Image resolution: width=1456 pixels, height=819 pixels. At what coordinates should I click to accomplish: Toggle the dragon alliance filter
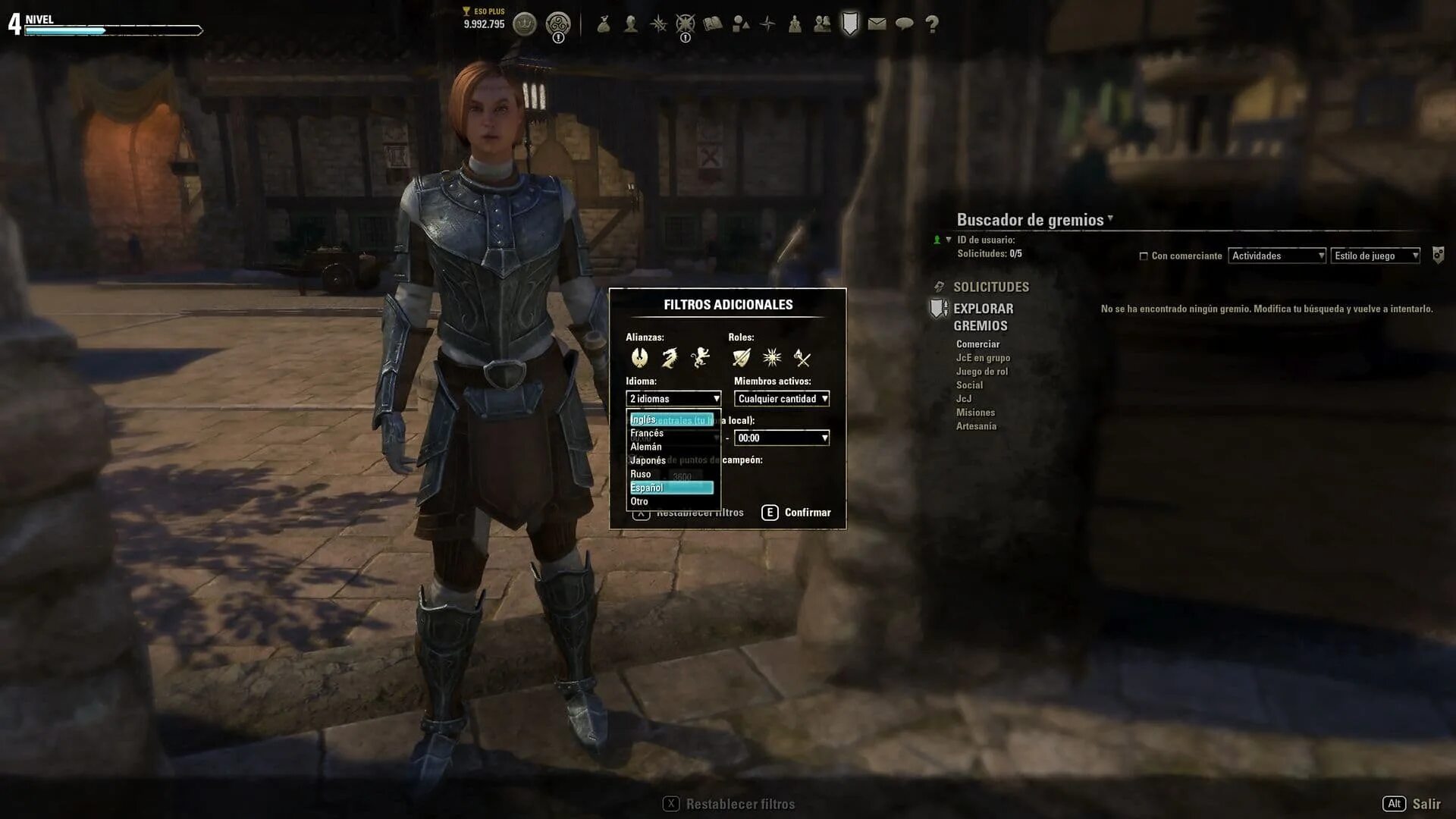click(x=670, y=357)
